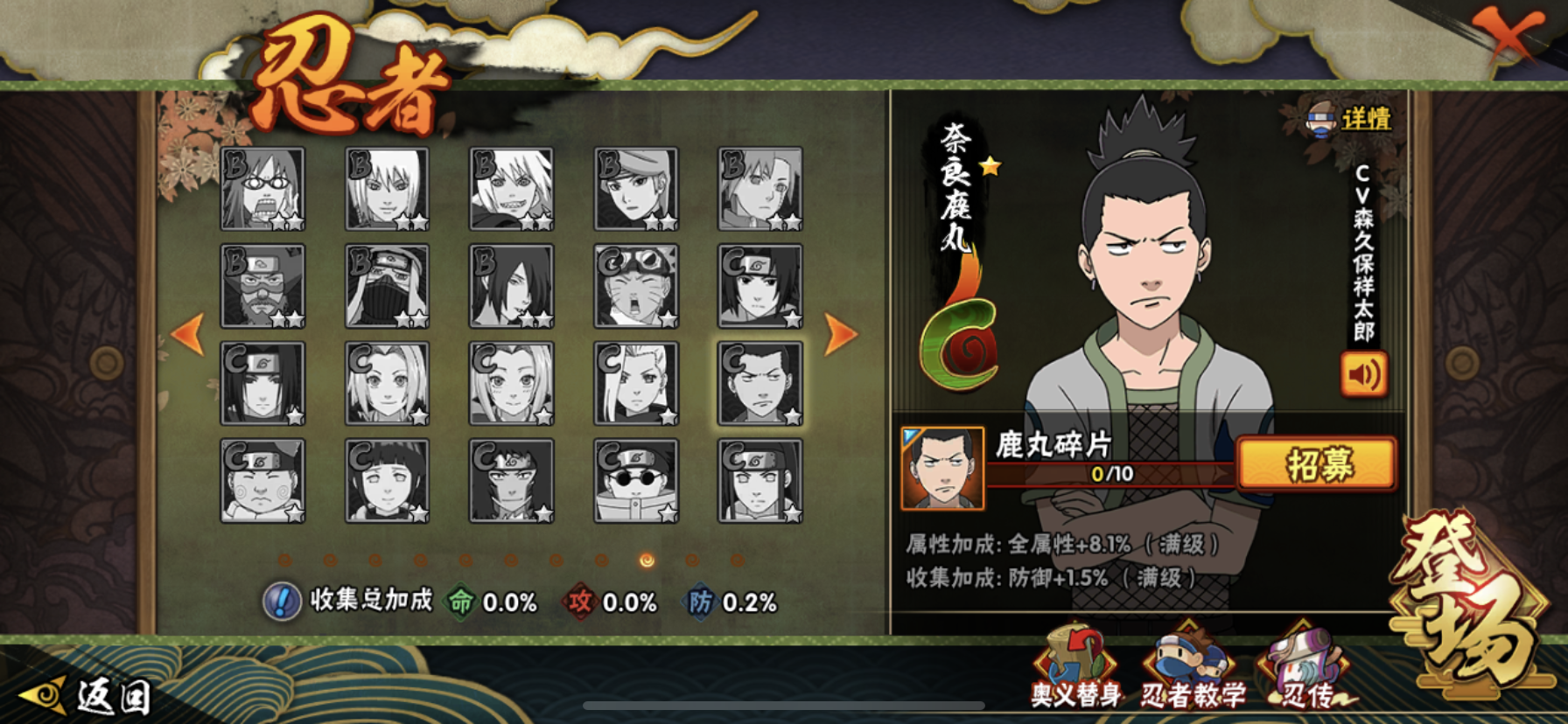
Task: Click the 鹿丸碎片 fragment icon
Action: [942, 469]
